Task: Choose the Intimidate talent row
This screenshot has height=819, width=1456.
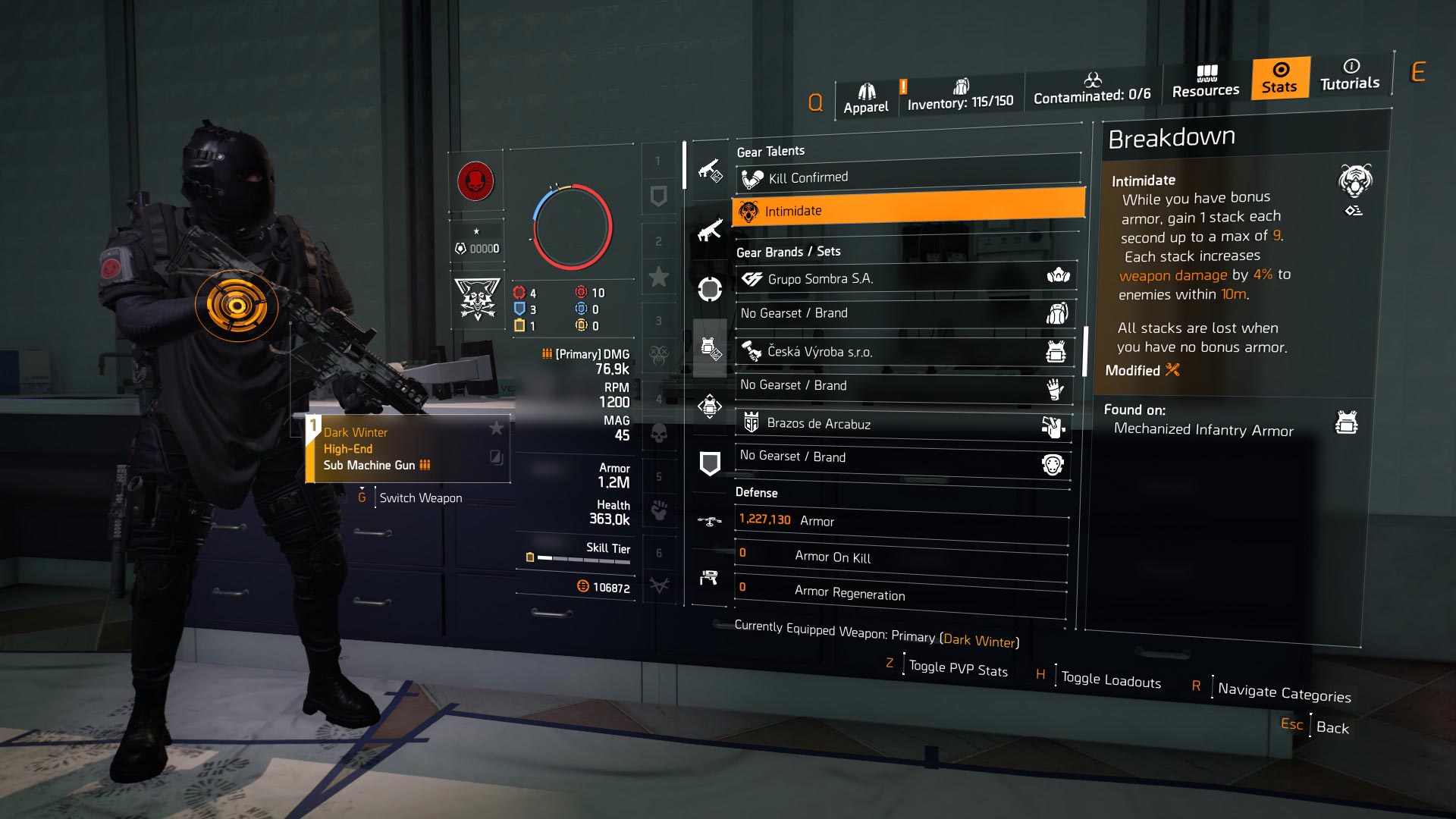Action: 908,211
